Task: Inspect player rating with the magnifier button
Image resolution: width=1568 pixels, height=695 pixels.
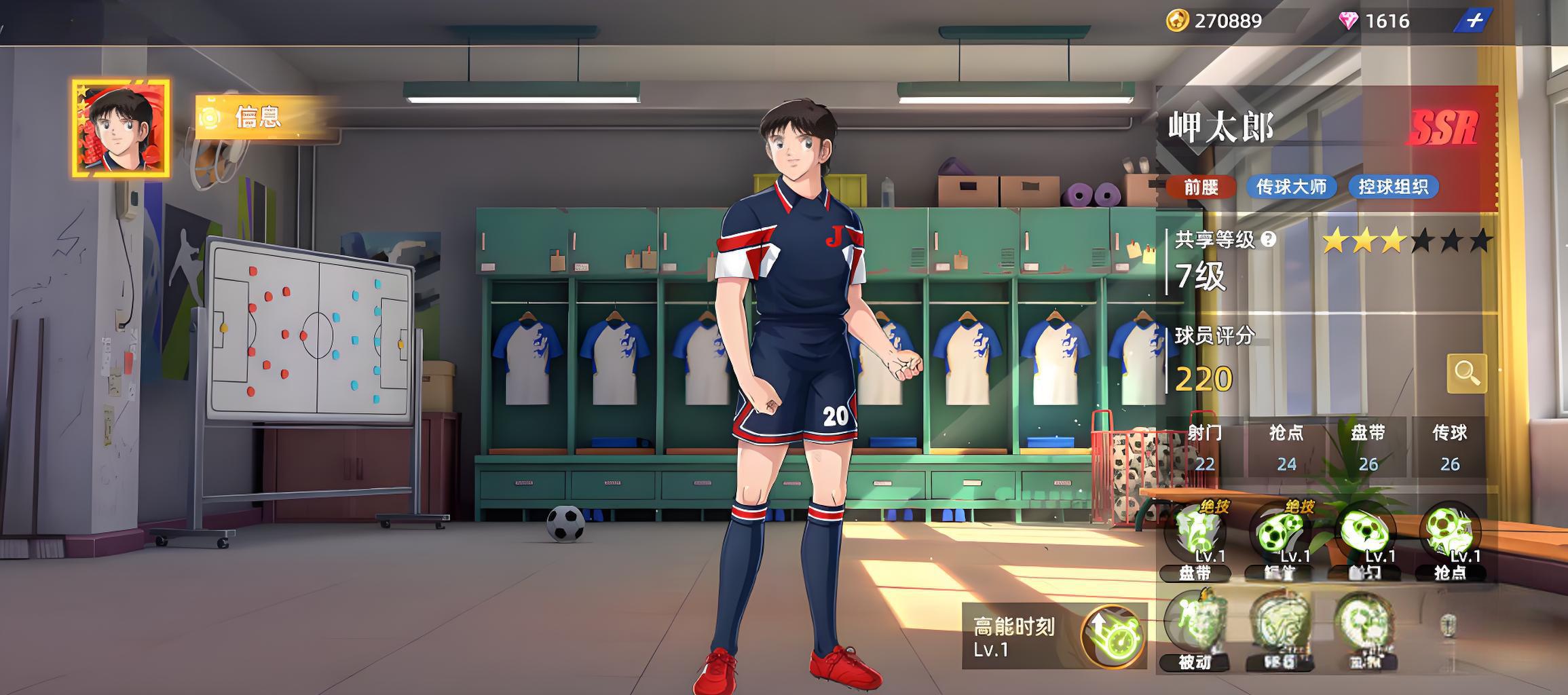Action: point(1466,373)
